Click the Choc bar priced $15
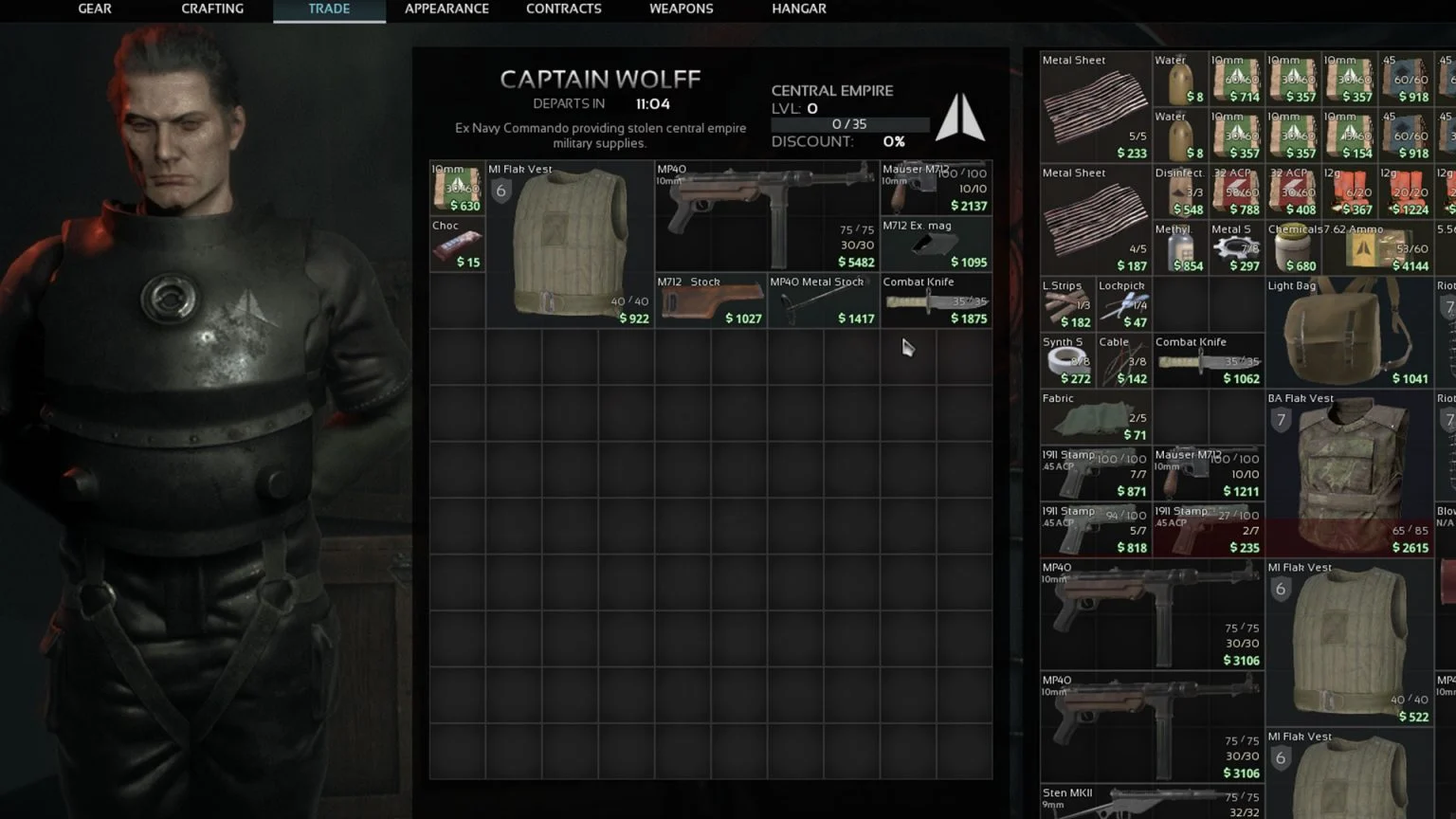The height and width of the screenshot is (819, 1456). click(456, 244)
